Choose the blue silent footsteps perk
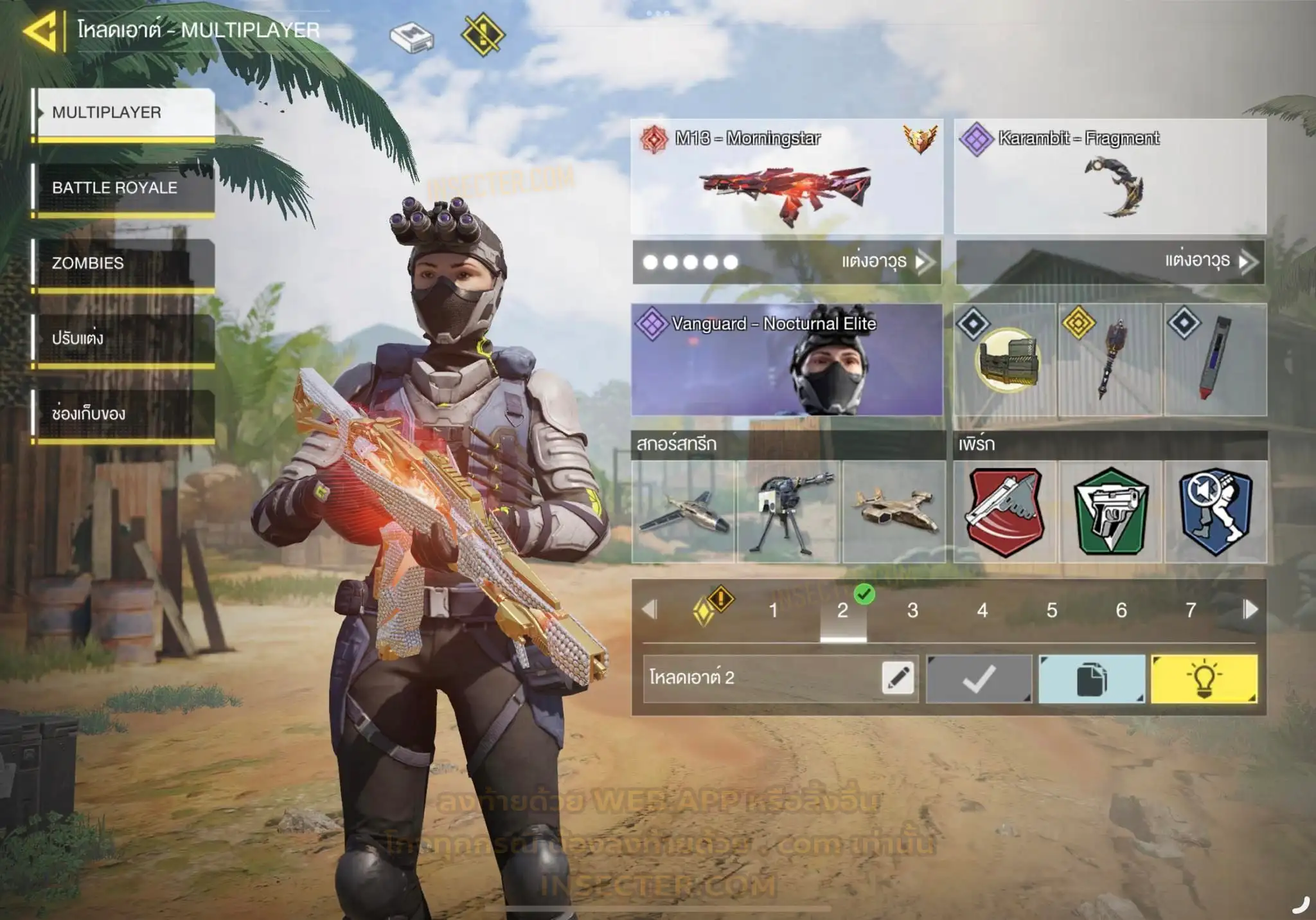The width and height of the screenshot is (1316, 920). (x=1216, y=512)
